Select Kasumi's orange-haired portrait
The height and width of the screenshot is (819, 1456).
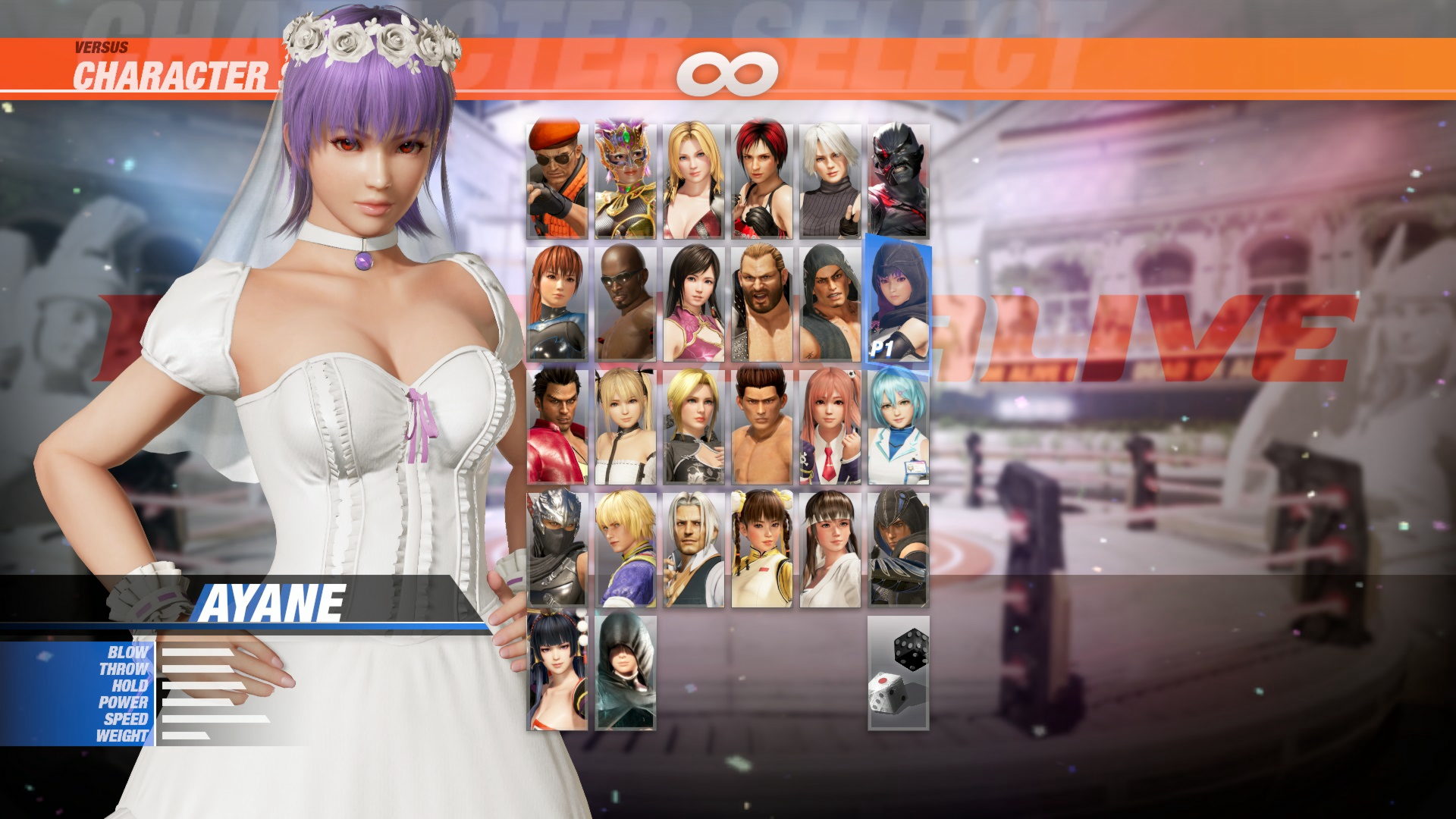pyautogui.click(x=559, y=303)
